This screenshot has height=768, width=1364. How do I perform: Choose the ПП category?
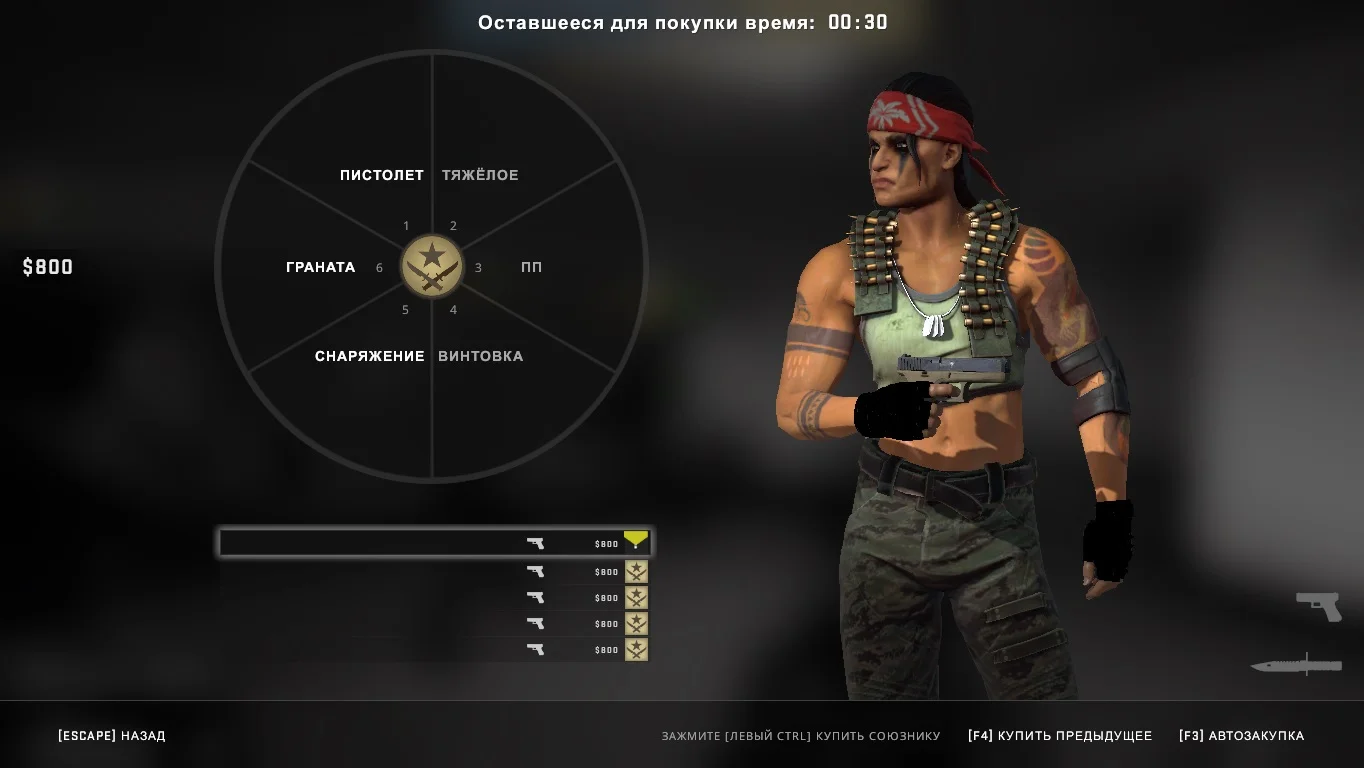531,267
